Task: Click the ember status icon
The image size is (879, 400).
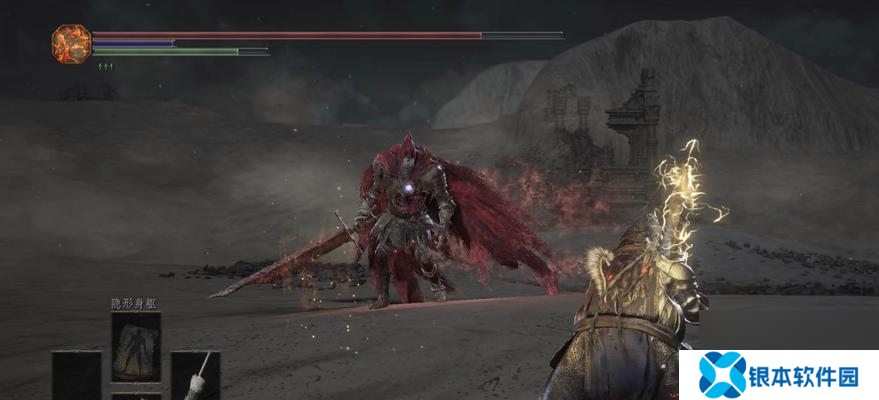Action: point(71,42)
